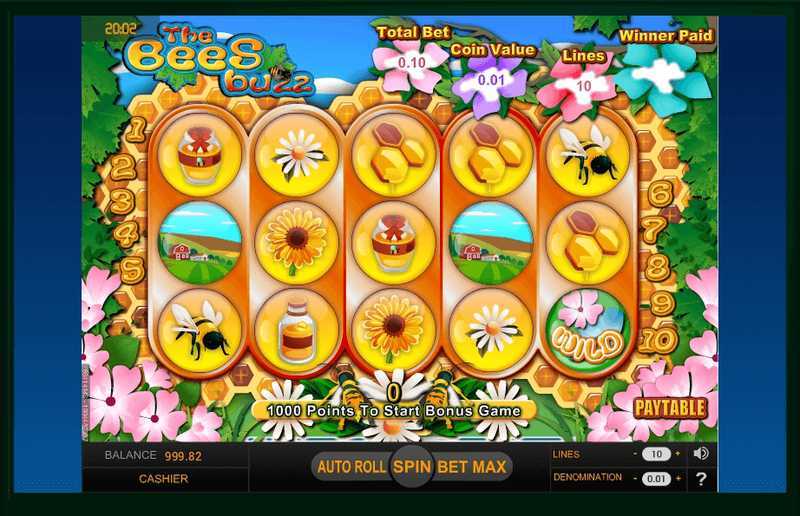Toggle the sound speaker icon
The image size is (800, 516).
pyautogui.click(x=701, y=454)
